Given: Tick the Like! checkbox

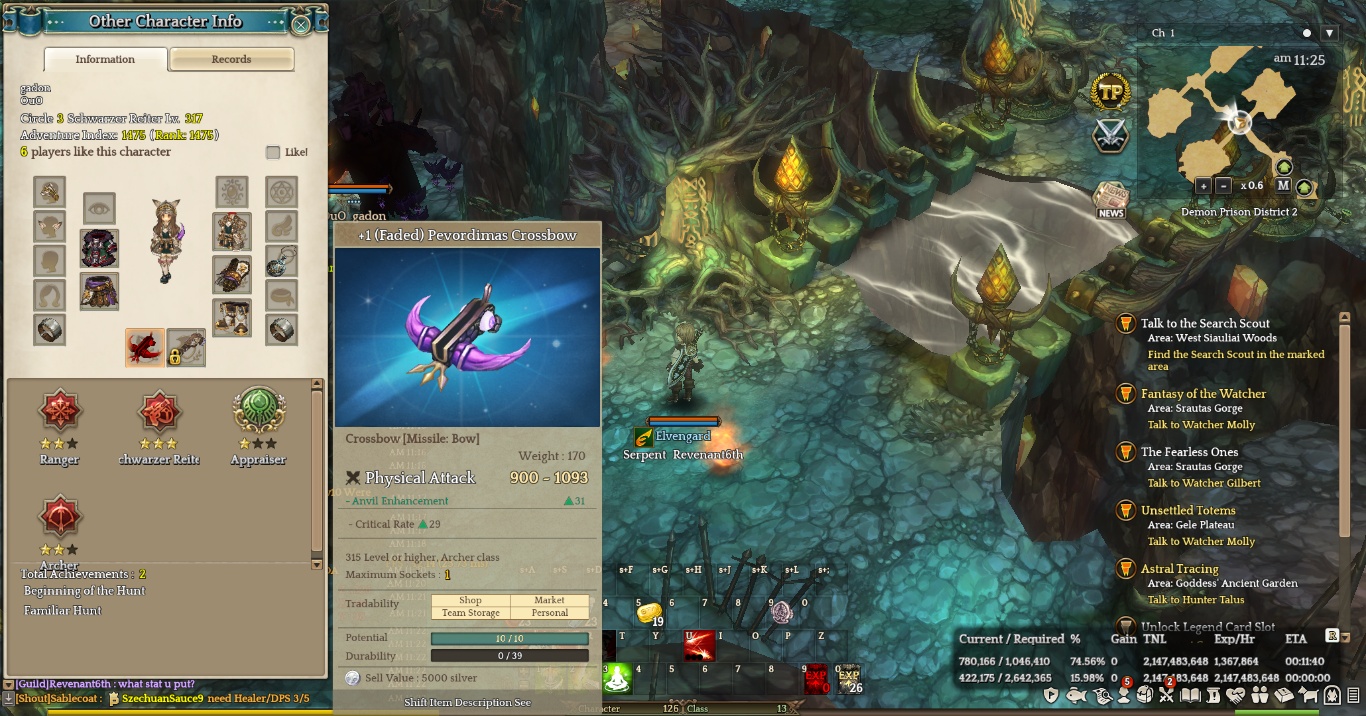Looking at the screenshot, I should [x=273, y=153].
